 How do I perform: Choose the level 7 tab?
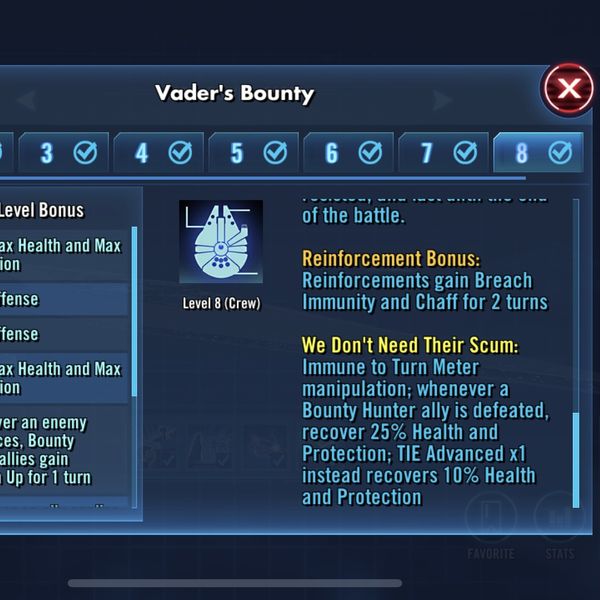tap(443, 153)
